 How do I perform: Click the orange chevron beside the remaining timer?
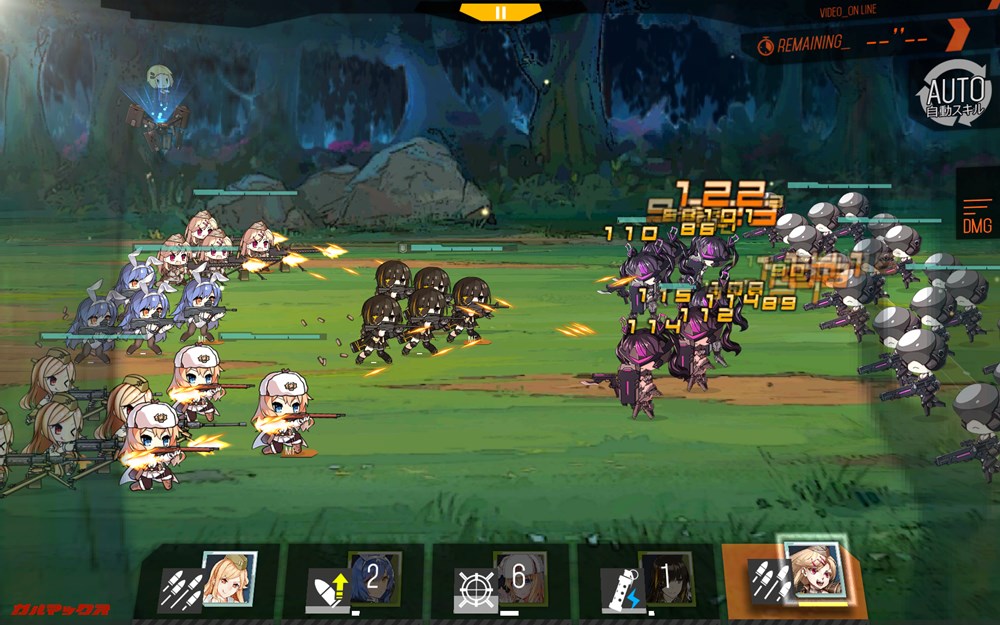coord(958,37)
